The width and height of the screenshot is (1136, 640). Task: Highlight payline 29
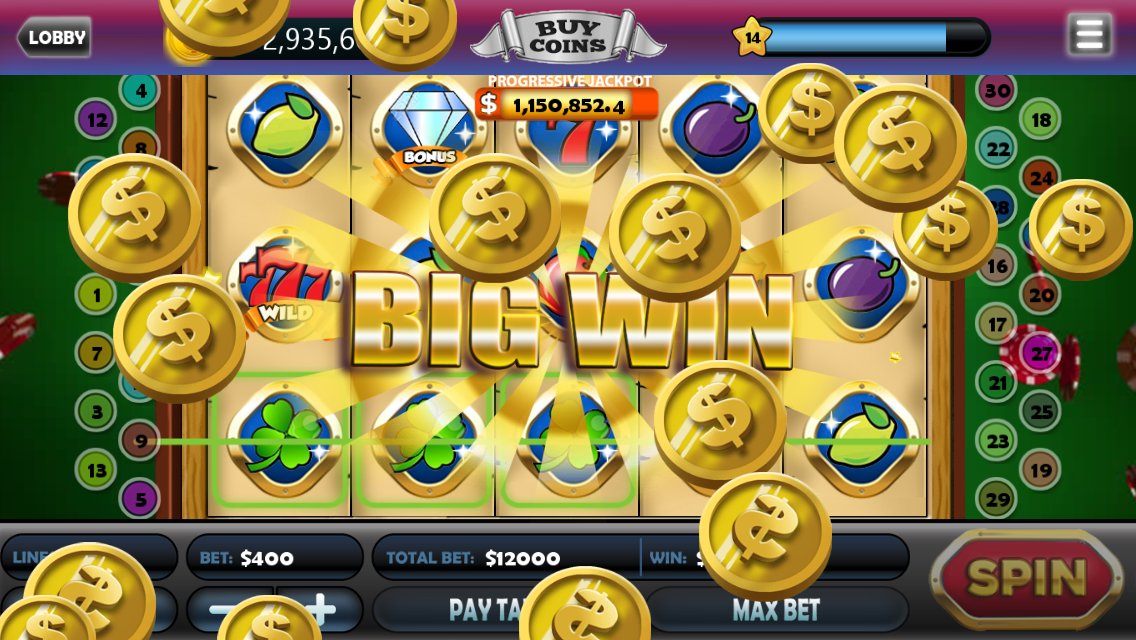click(997, 499)
